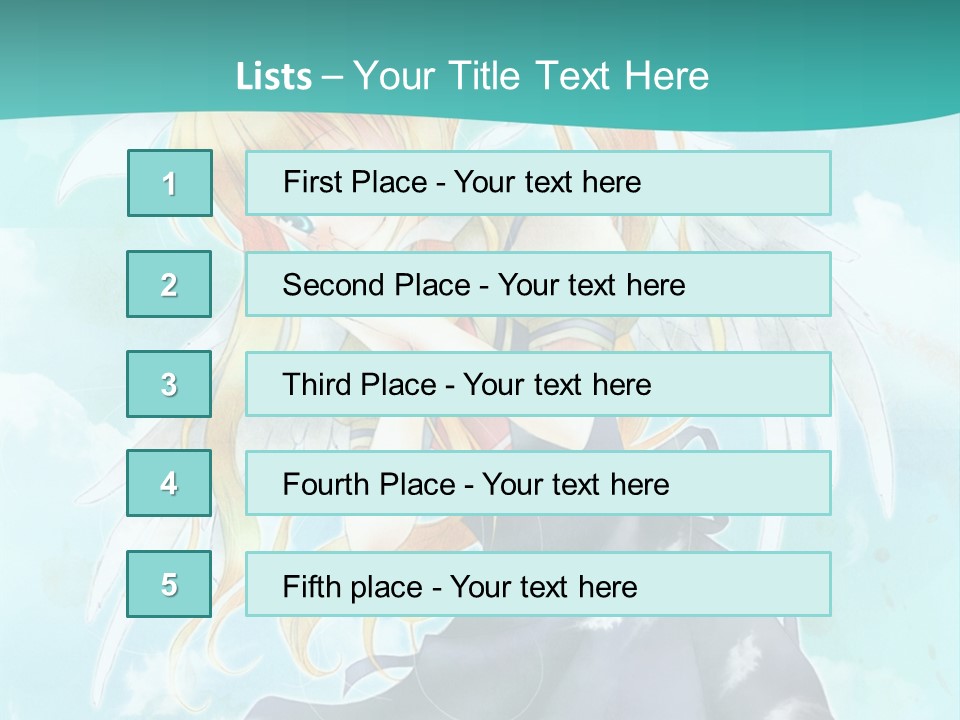Select the number 1 box

170,183
